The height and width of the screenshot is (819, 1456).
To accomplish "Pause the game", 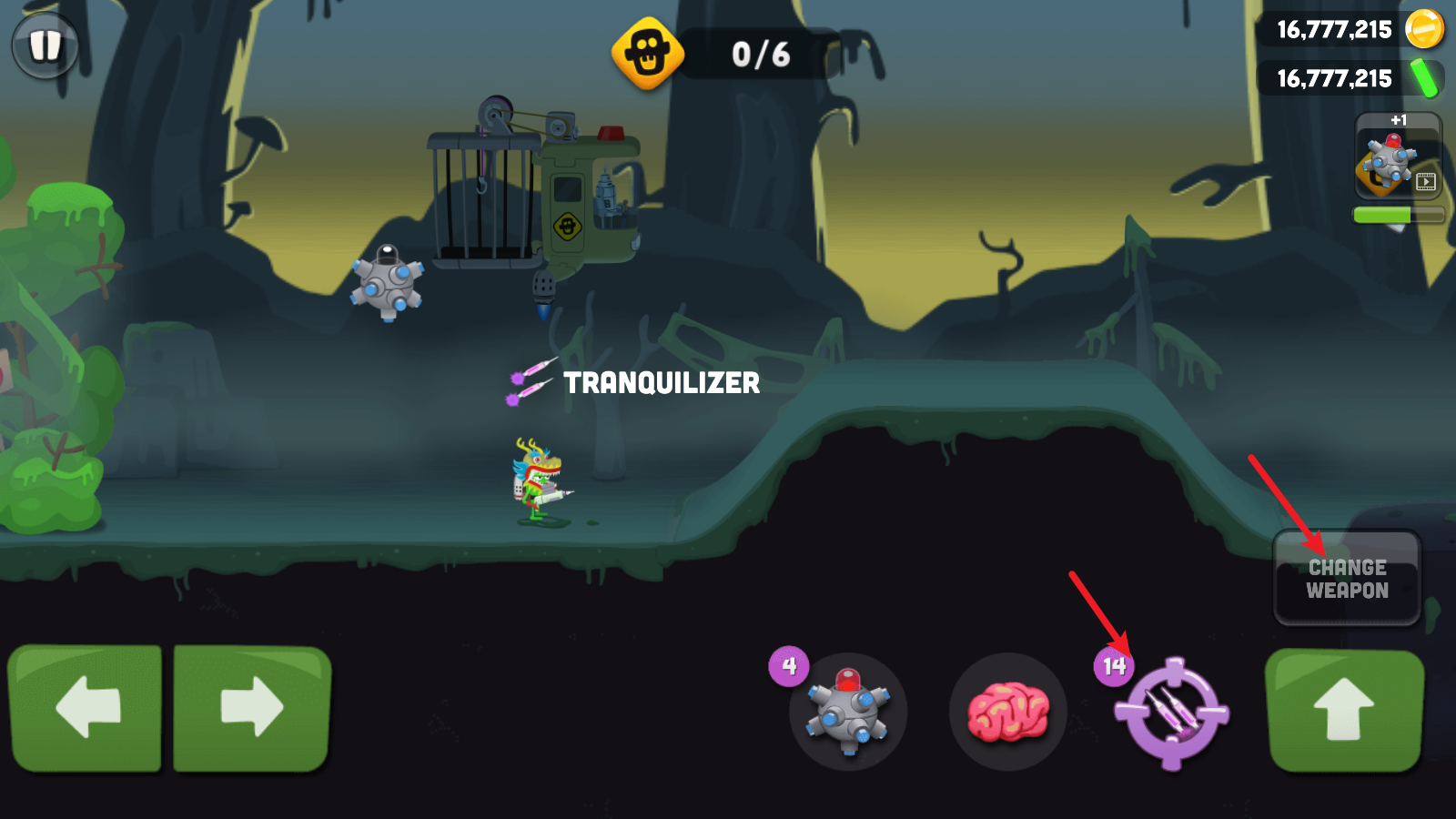I will [x=45, y=45].
